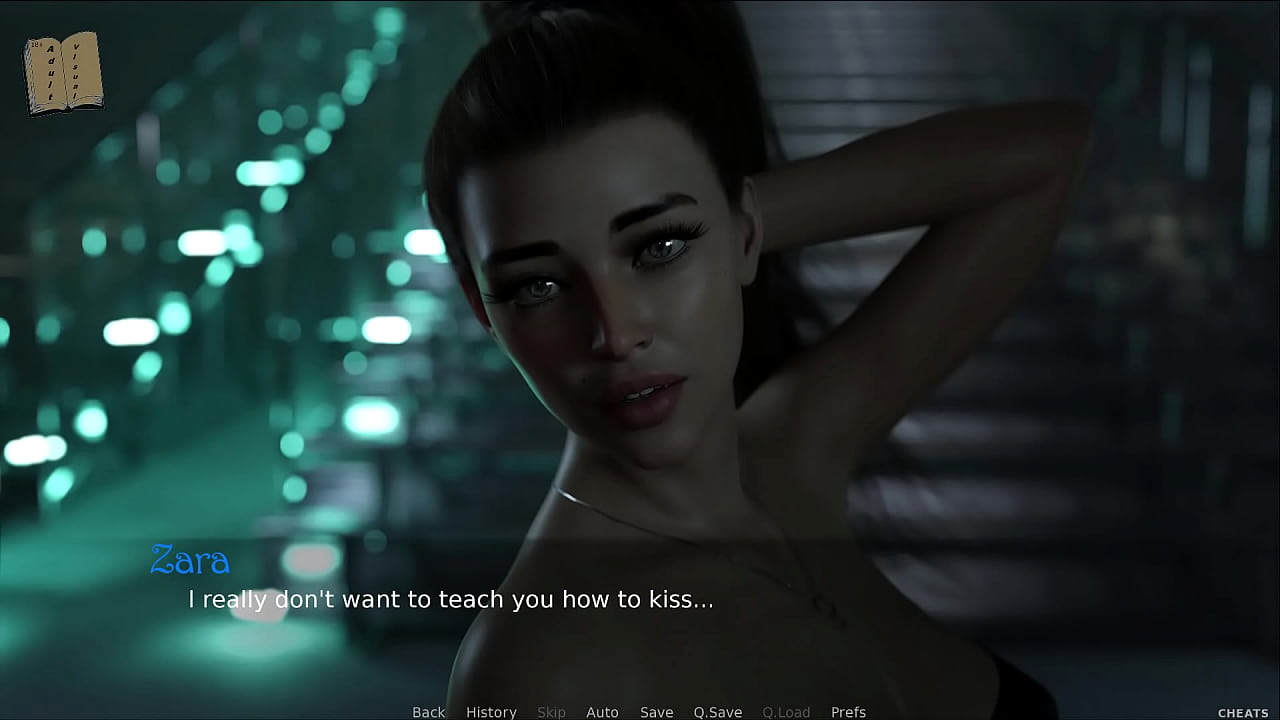Click the Adult Visual book logo
The image size is (1280, 720).
point(63,73)
